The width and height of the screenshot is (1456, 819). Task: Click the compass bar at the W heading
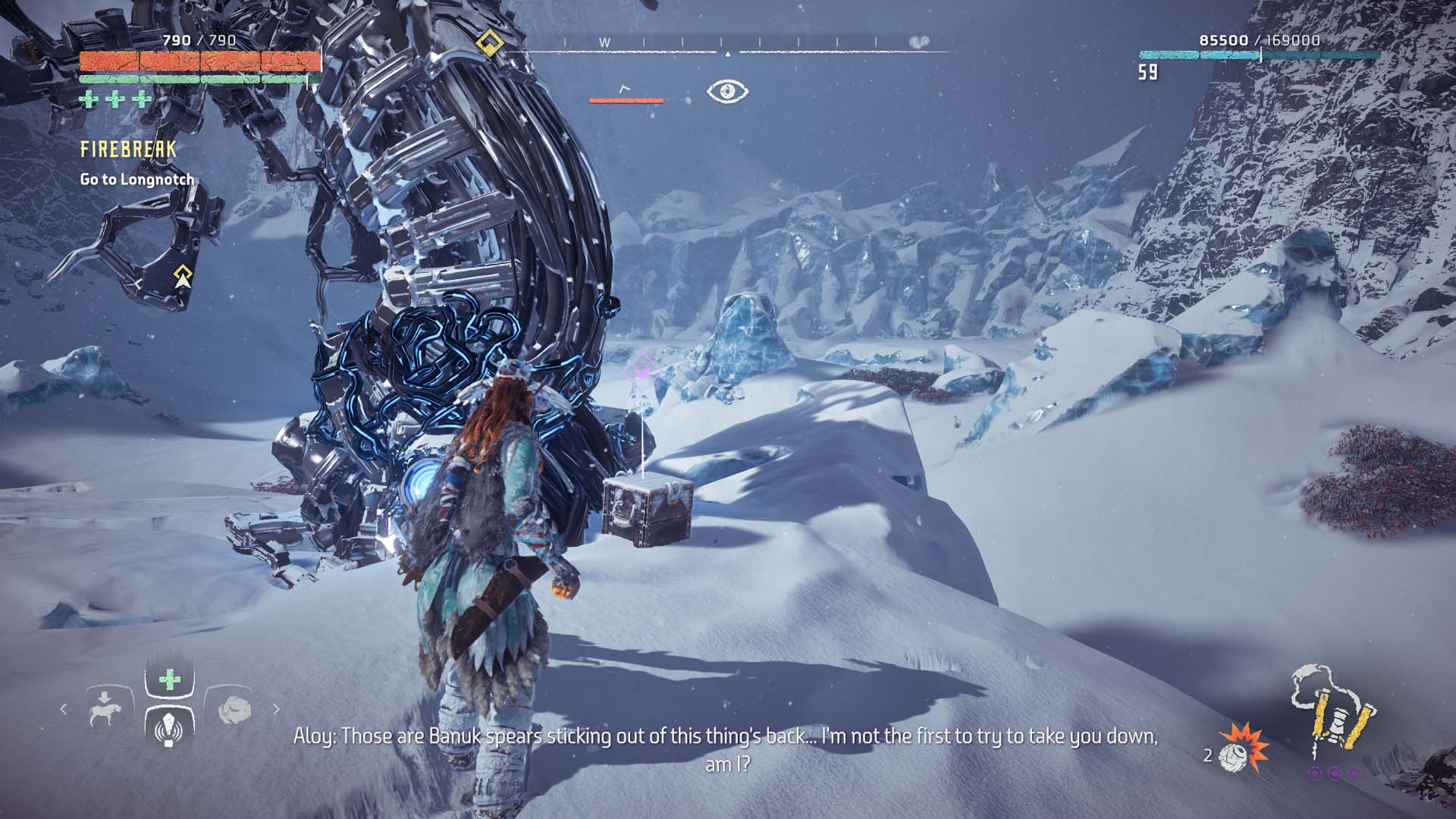tap(604, 43)
